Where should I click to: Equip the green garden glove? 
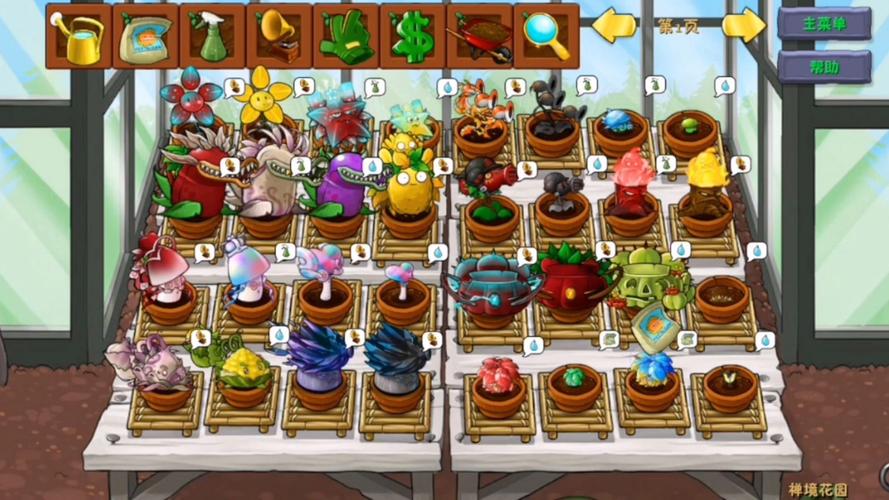(x=346, y=35)
